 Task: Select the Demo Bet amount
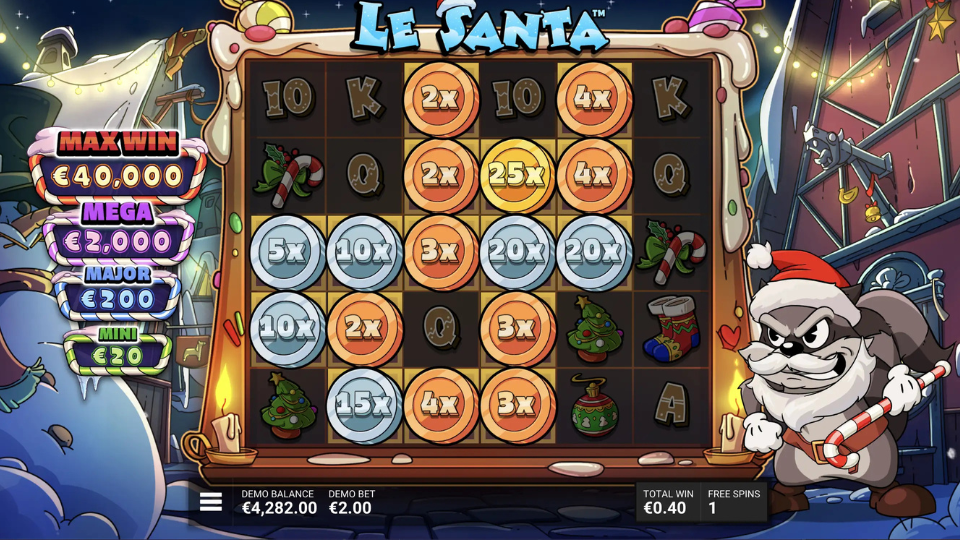(350, 508)
